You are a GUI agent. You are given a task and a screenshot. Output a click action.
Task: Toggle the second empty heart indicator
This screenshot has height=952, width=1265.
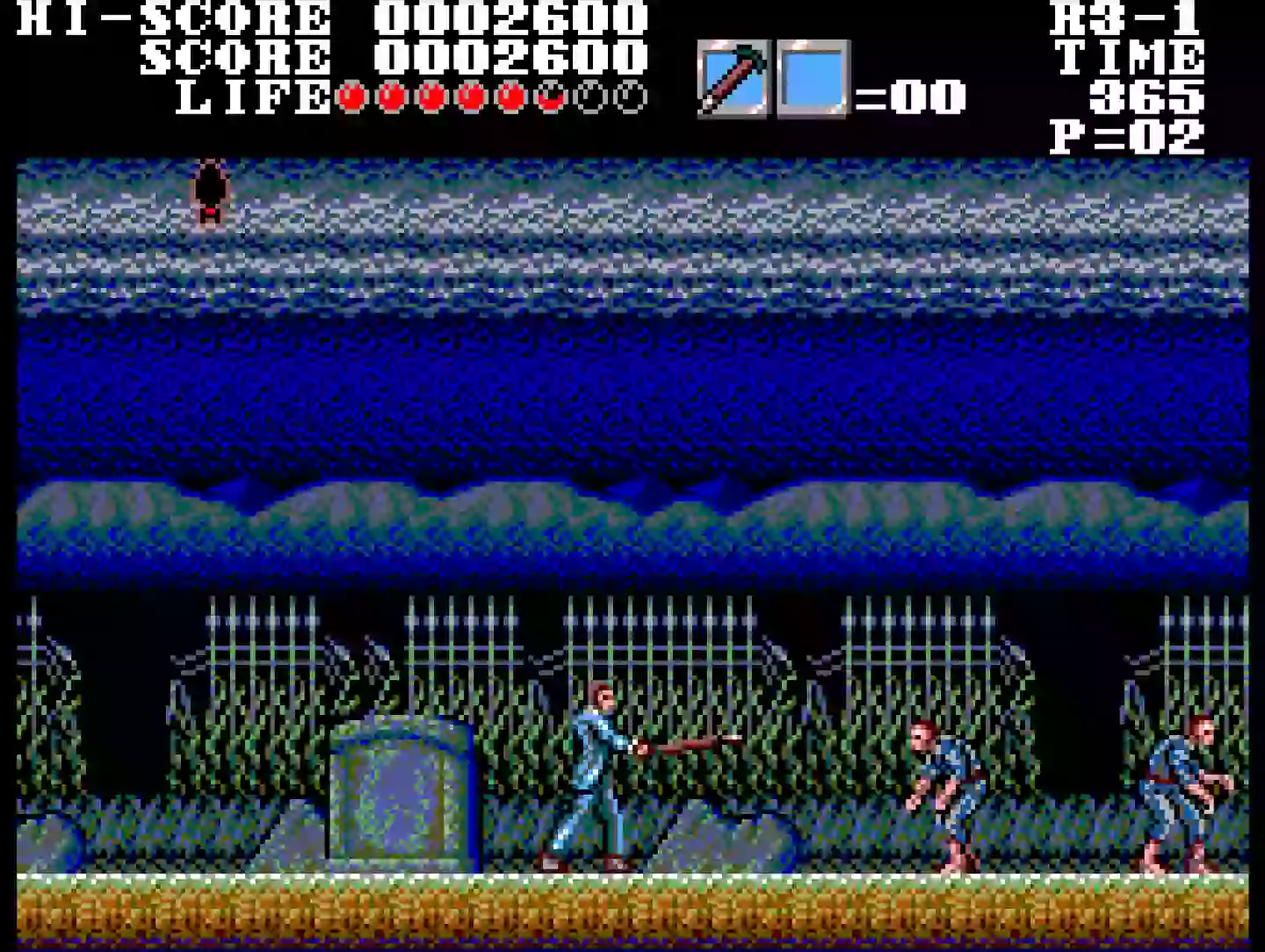click(x=631, y=97)
